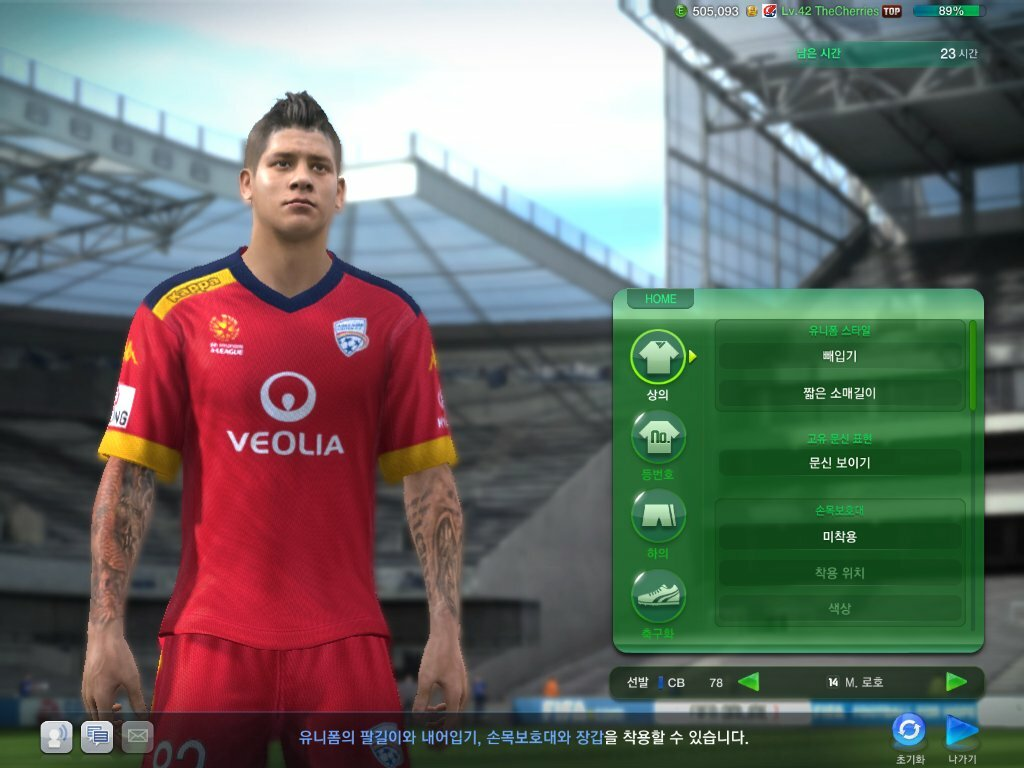
Task: Click the options panel scrollbar
Action: (973, 365)
